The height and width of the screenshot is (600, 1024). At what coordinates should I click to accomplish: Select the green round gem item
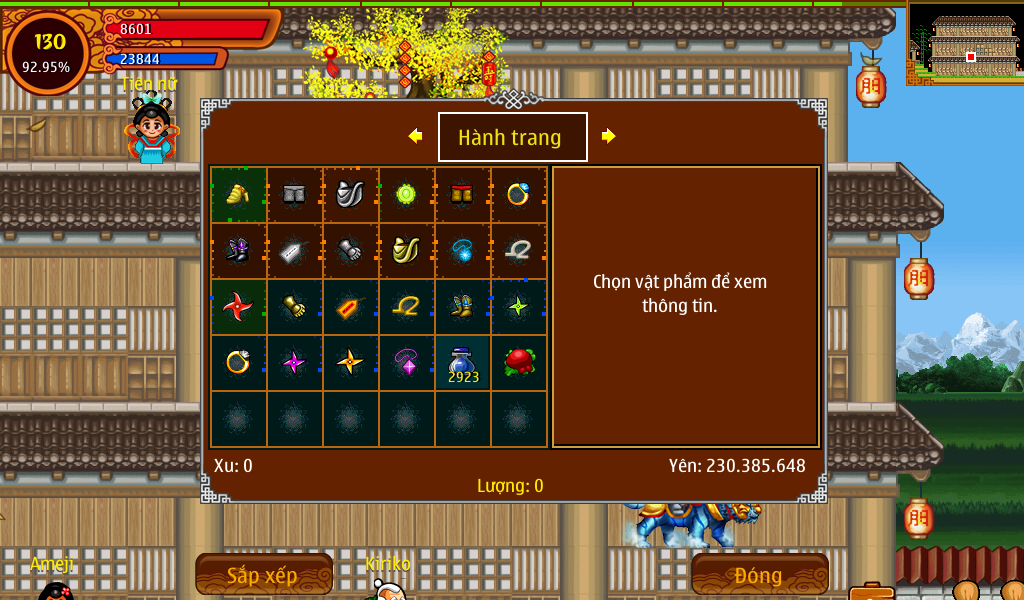(406, 194)
